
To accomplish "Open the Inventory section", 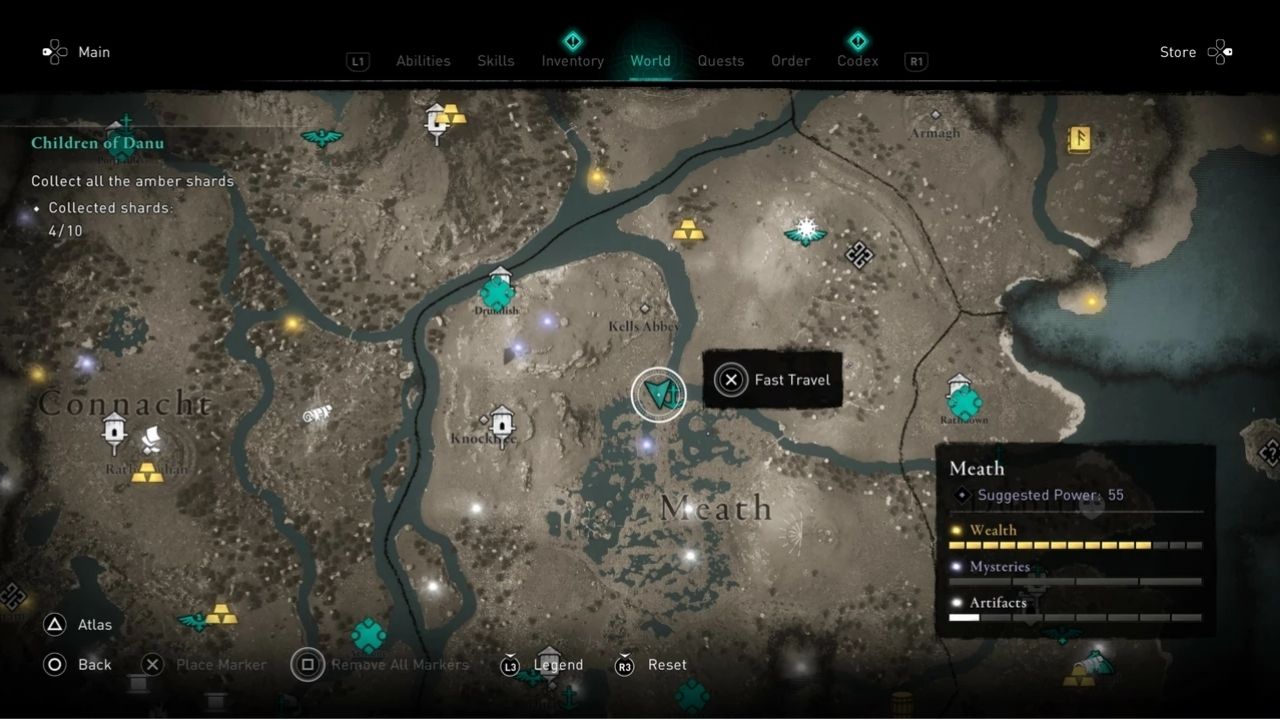I will click(572, 60).
